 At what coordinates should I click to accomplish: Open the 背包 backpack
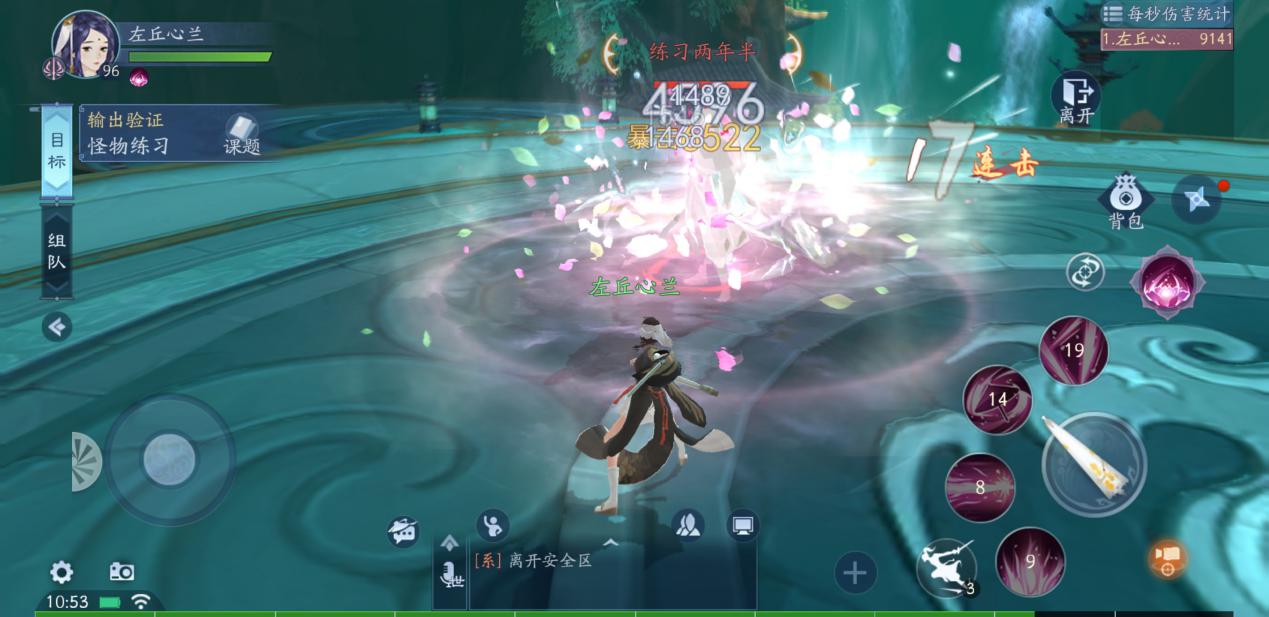pyautogui.click(x=1126, y=202)
